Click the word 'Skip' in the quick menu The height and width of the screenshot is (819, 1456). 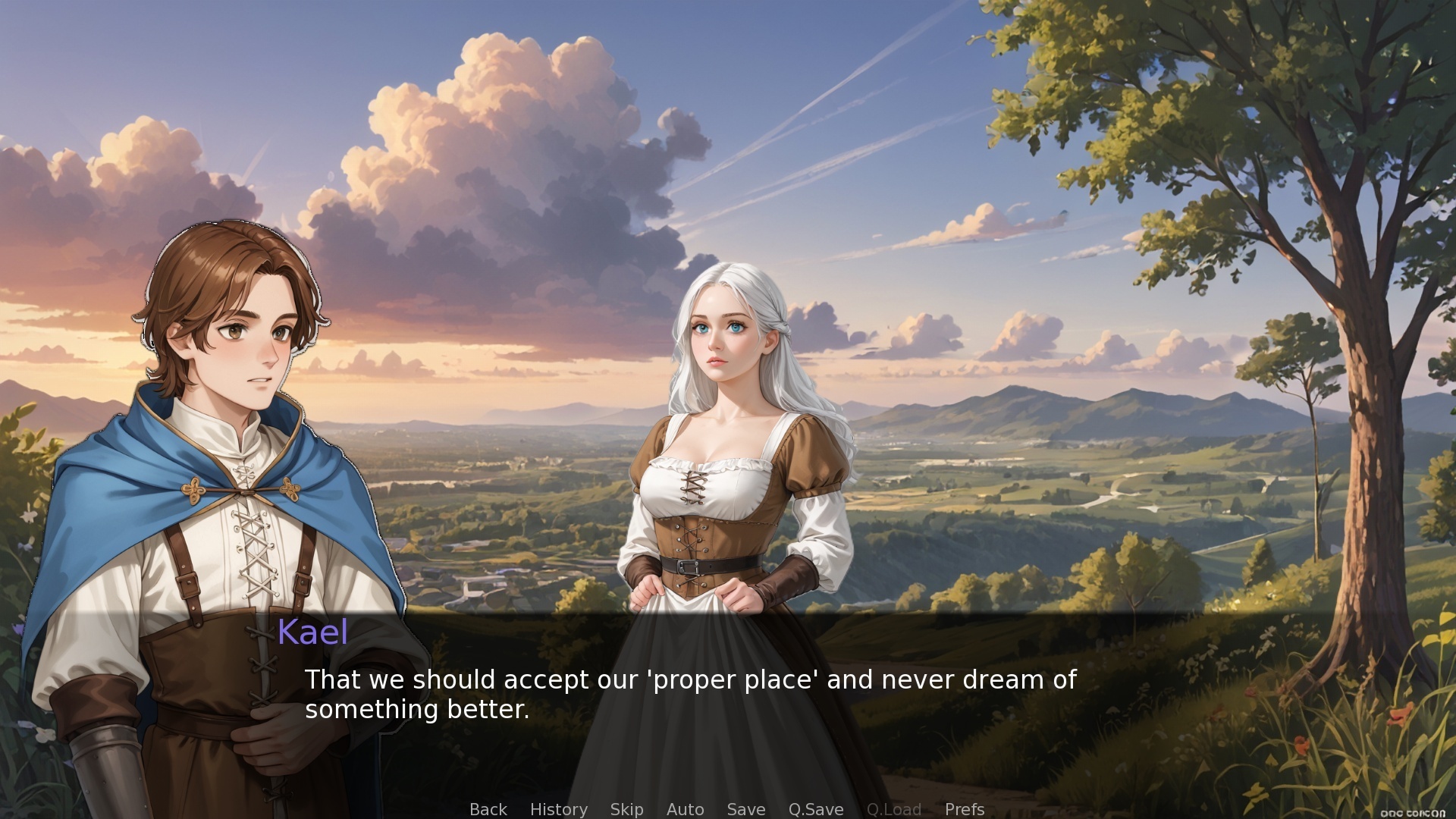point(626,809)
